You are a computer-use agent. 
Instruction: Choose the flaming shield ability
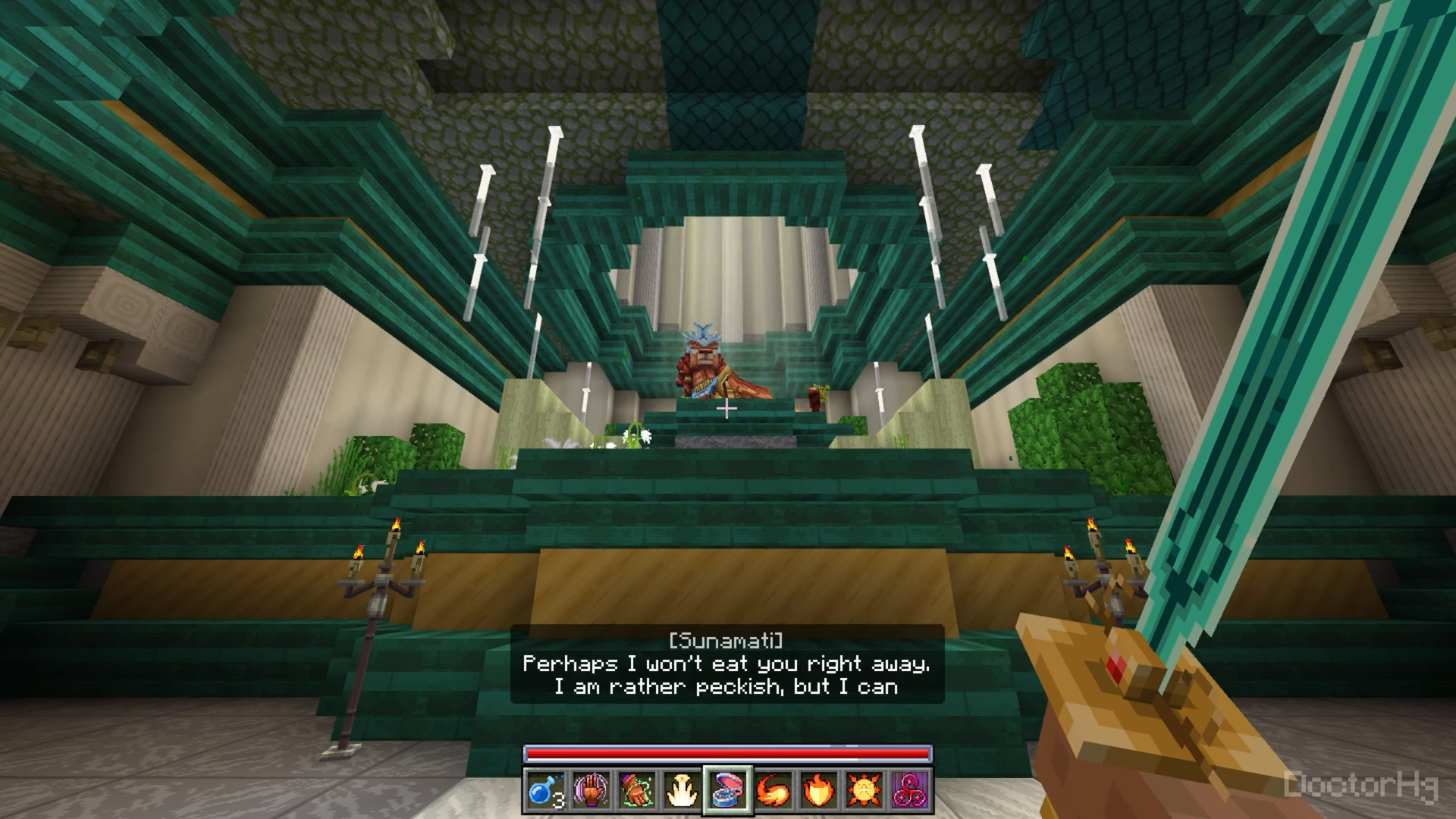tap(819, 790)
